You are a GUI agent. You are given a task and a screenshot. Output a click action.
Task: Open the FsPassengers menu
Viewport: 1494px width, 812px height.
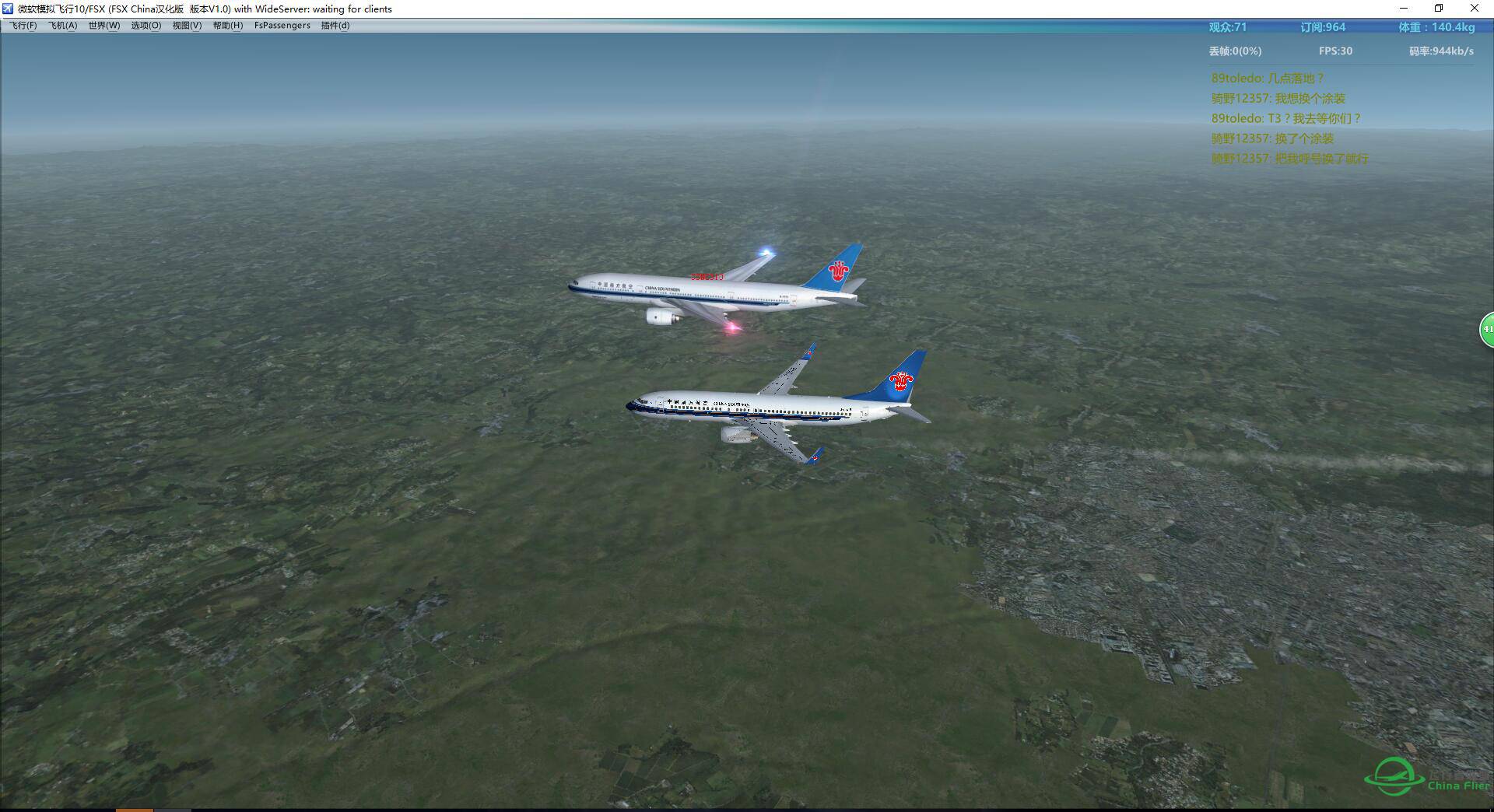tap(282, 26)
